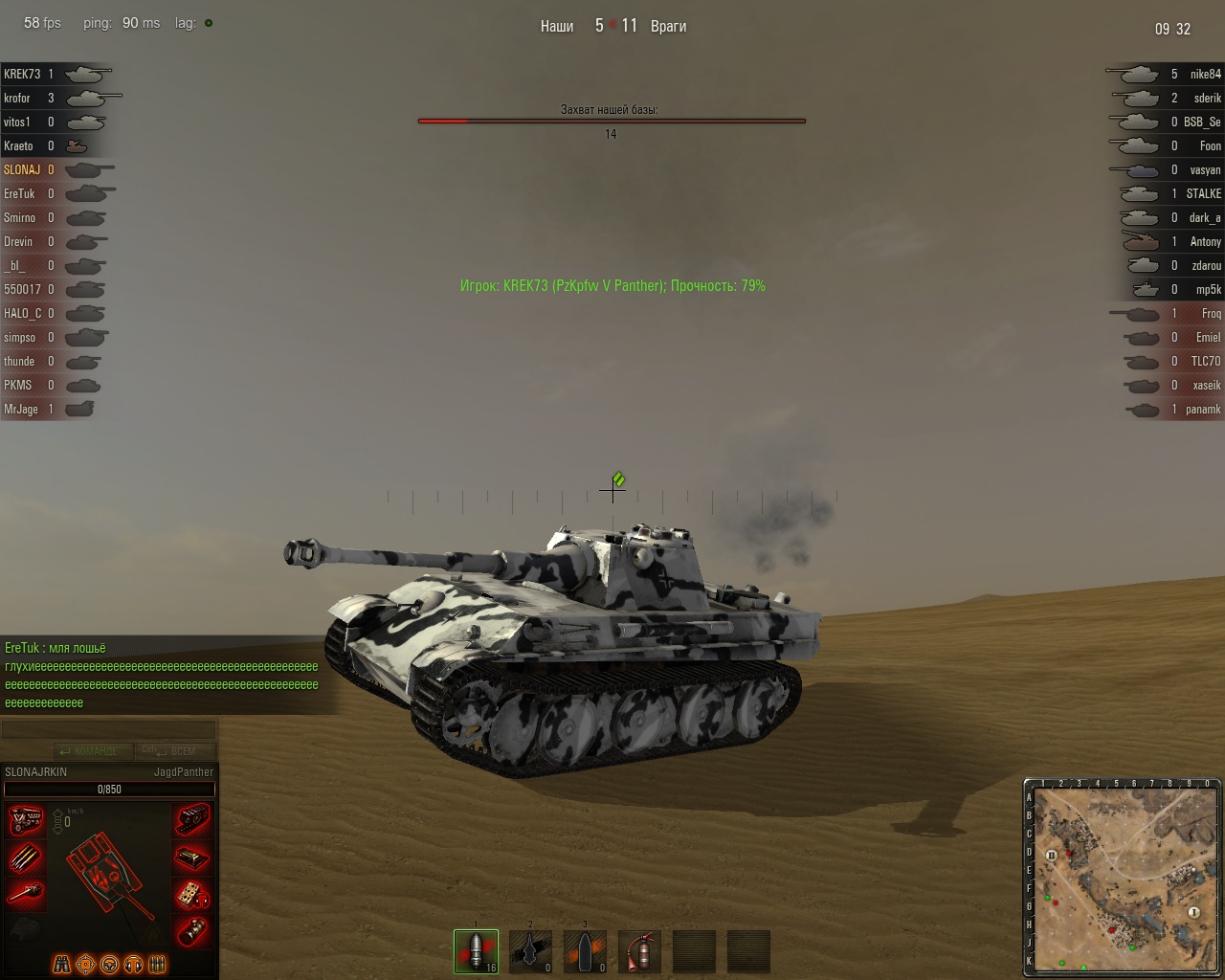Viewport: 1225px width, 980px height.
Task: Select enemy nike84 in the enemy team list
Action: (x=1205, y=74)
